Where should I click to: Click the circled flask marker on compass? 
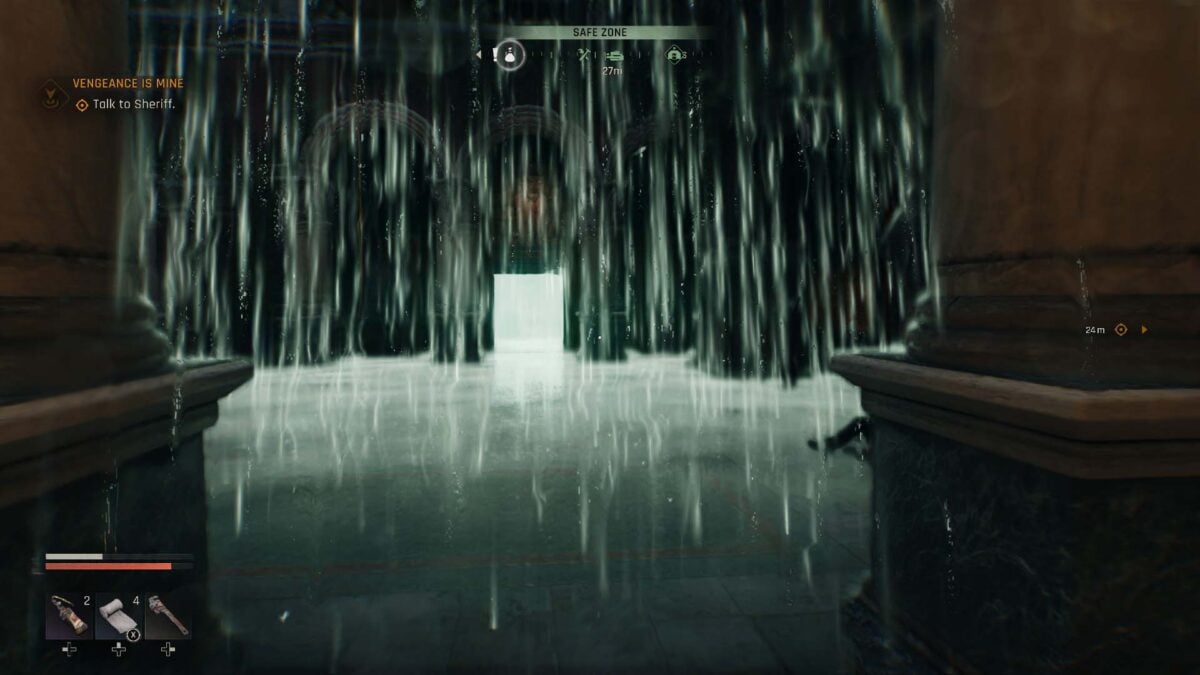(x=511, y=54)
